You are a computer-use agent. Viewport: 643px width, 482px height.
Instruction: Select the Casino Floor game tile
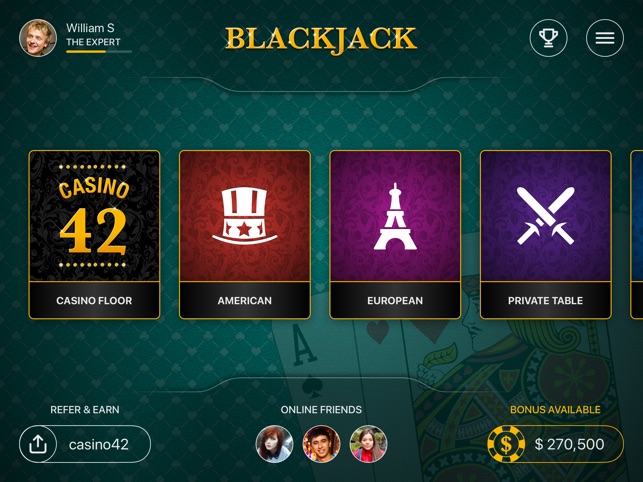pyautogui.click(x=94, y=234)
